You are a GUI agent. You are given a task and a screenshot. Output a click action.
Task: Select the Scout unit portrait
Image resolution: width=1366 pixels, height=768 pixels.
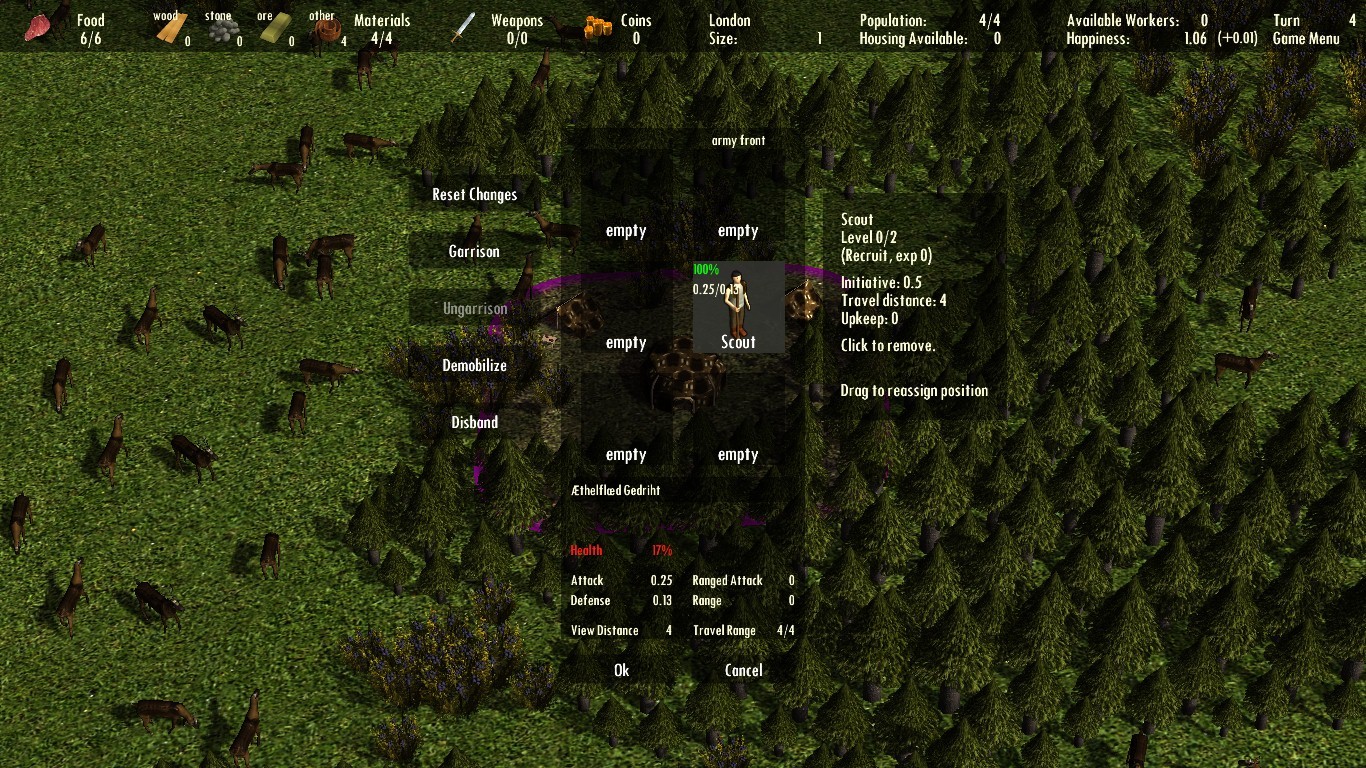click(x=737, y=307)
